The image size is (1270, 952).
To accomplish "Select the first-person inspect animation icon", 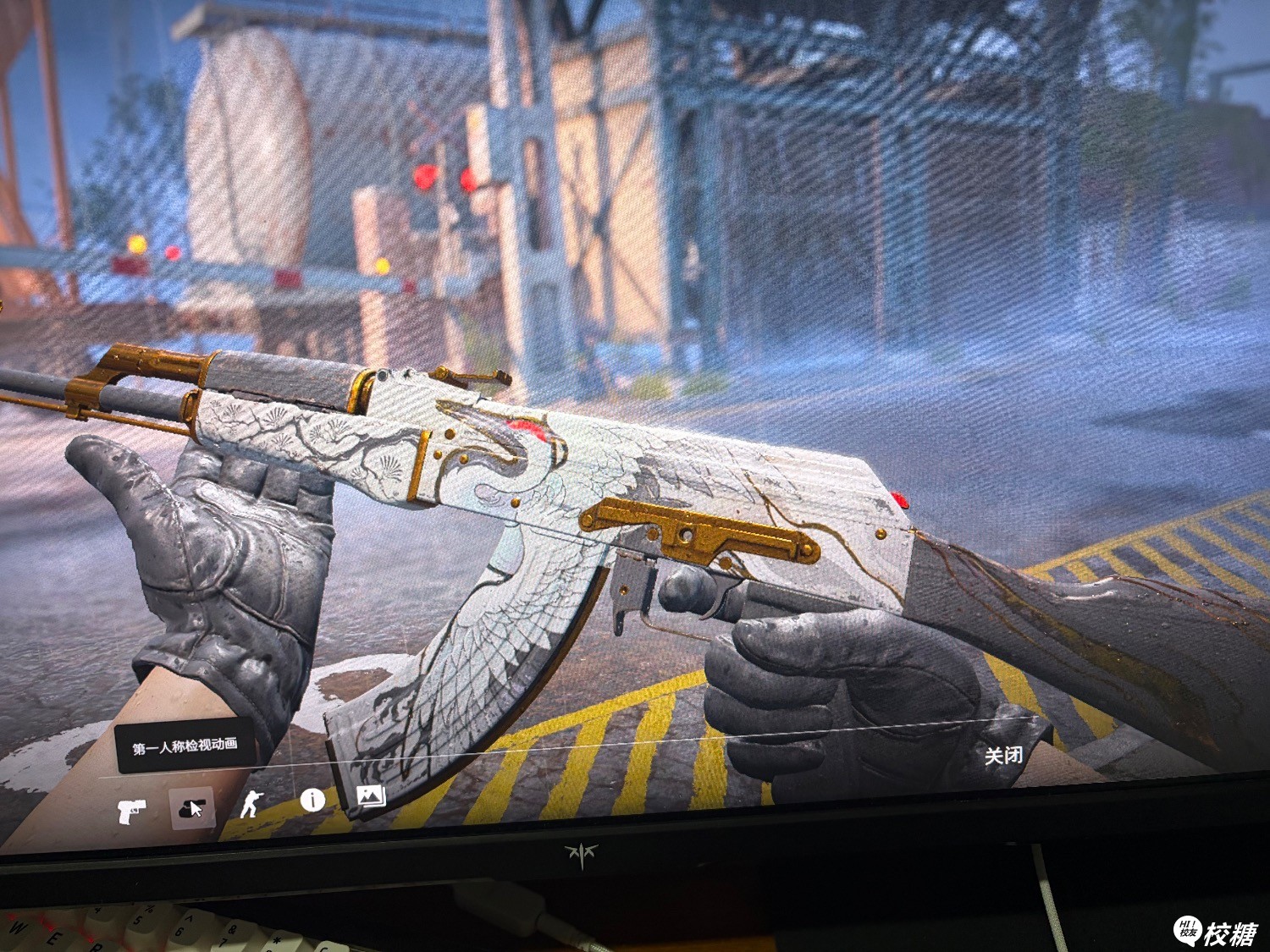I will coord(191,809).
